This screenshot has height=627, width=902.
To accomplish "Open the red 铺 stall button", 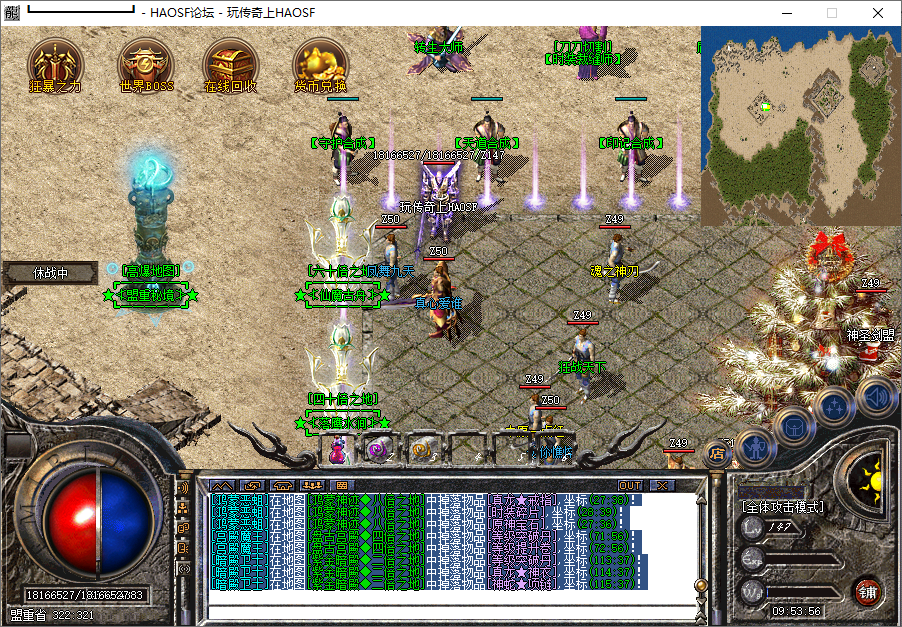I will (x=867, y=591).
